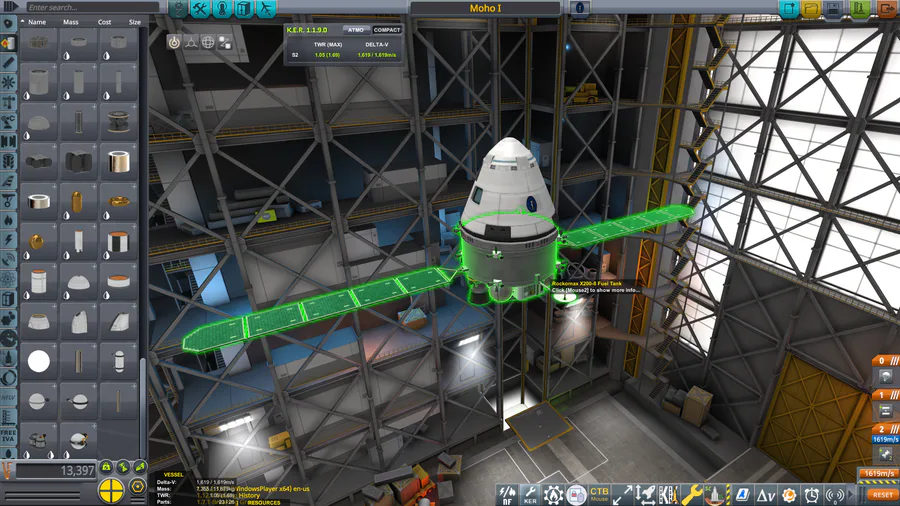Sort parts by Size column
Image resolution: width=900 pixels, height=506 pixels.
coord(134,21)
